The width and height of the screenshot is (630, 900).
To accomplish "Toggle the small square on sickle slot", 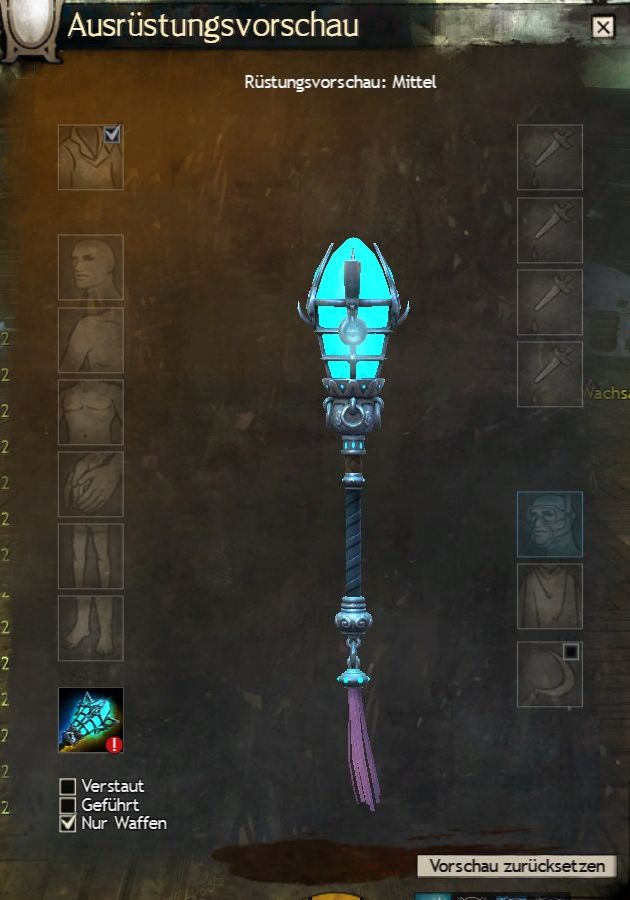I will pos(571,652).
